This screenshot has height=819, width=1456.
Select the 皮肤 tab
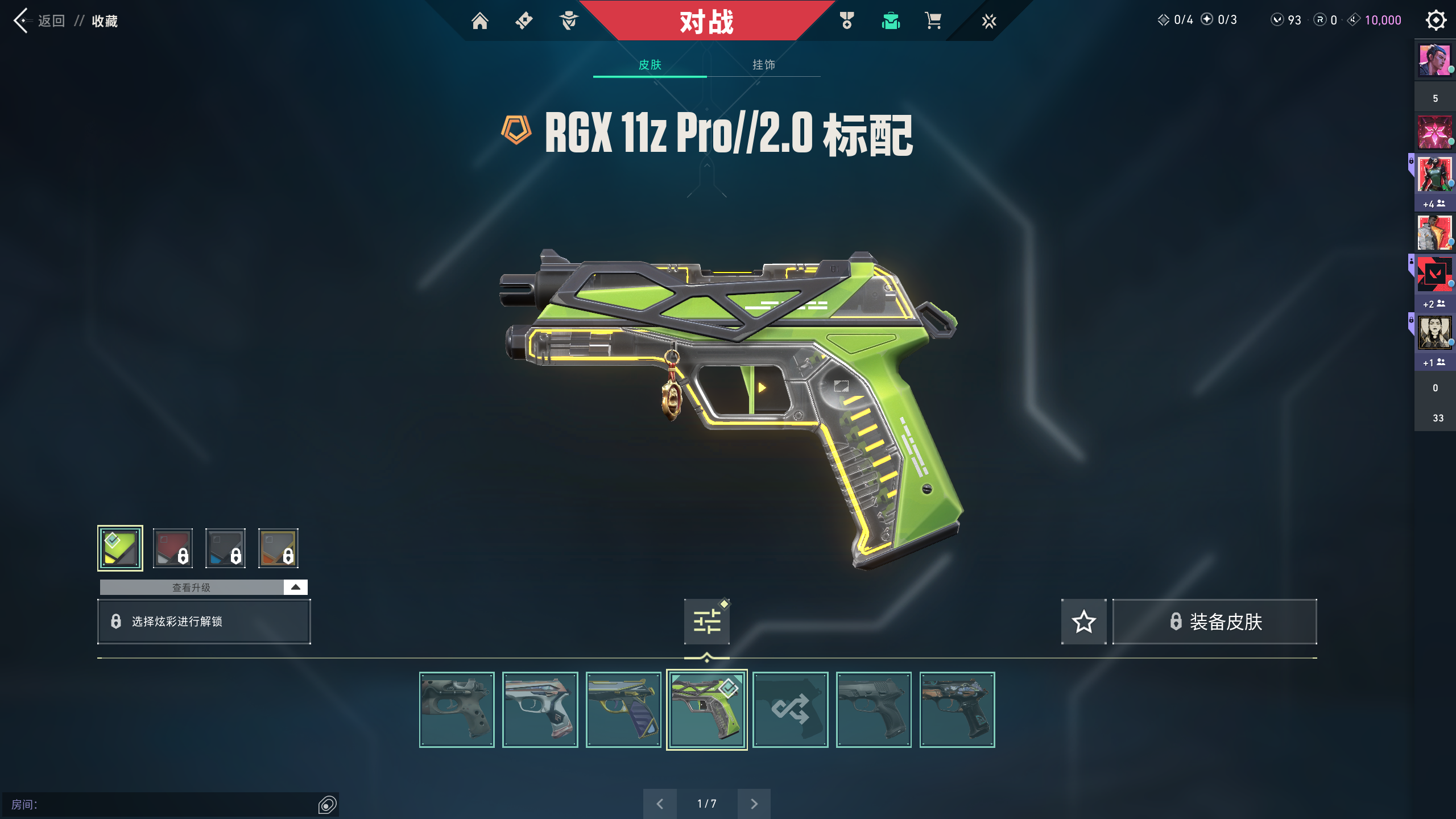coord(650,65)
